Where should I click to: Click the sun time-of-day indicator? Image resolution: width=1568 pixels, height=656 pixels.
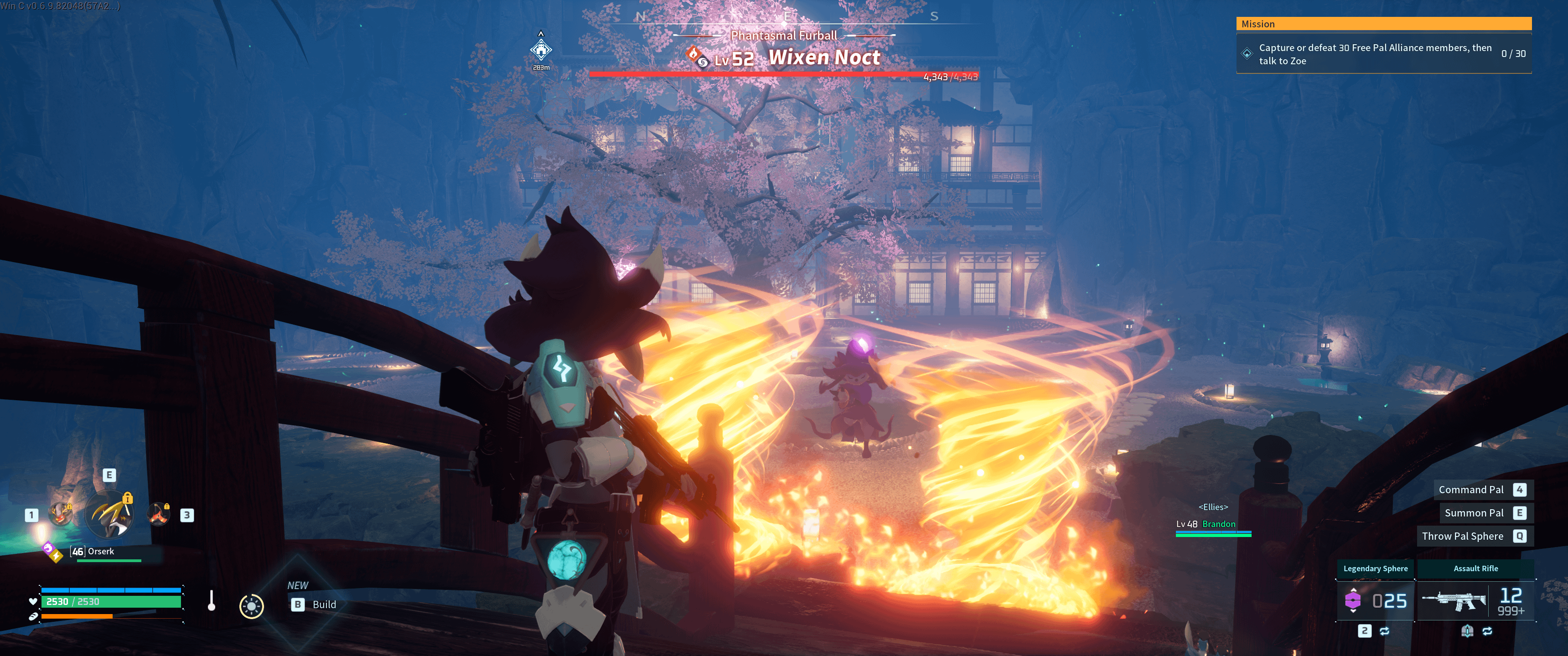click(x=251, y=605)
